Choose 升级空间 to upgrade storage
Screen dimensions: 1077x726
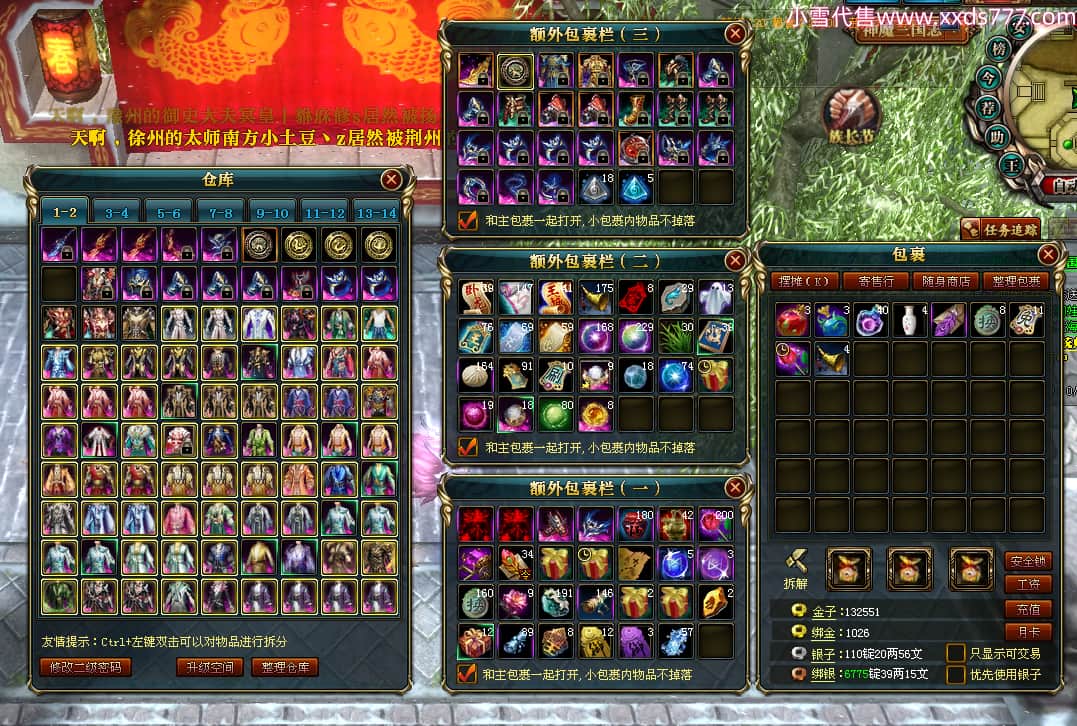[x=209, y=667]
